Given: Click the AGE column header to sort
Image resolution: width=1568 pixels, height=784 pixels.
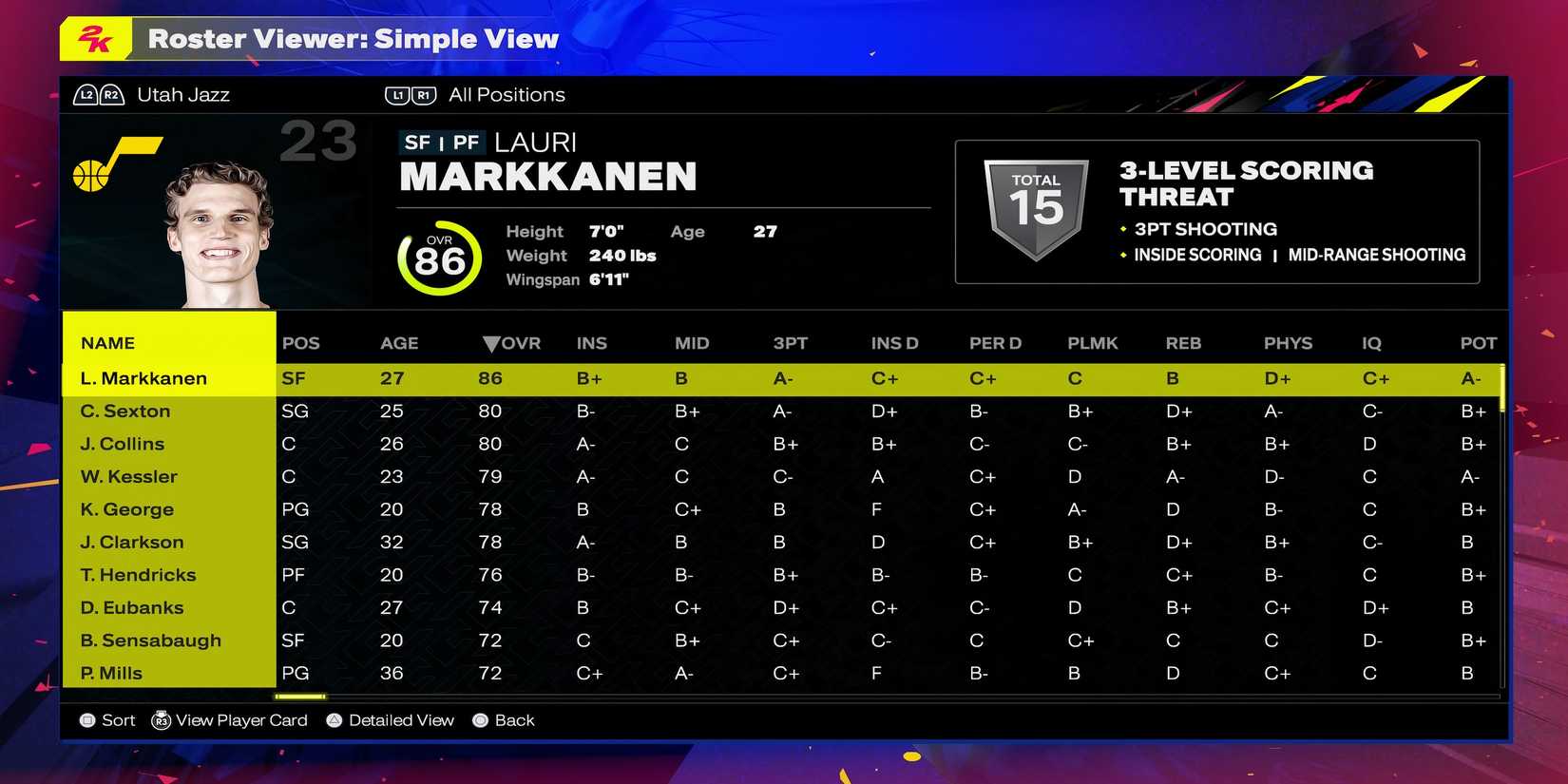Looking at the screenshot, I should [399, 343].
